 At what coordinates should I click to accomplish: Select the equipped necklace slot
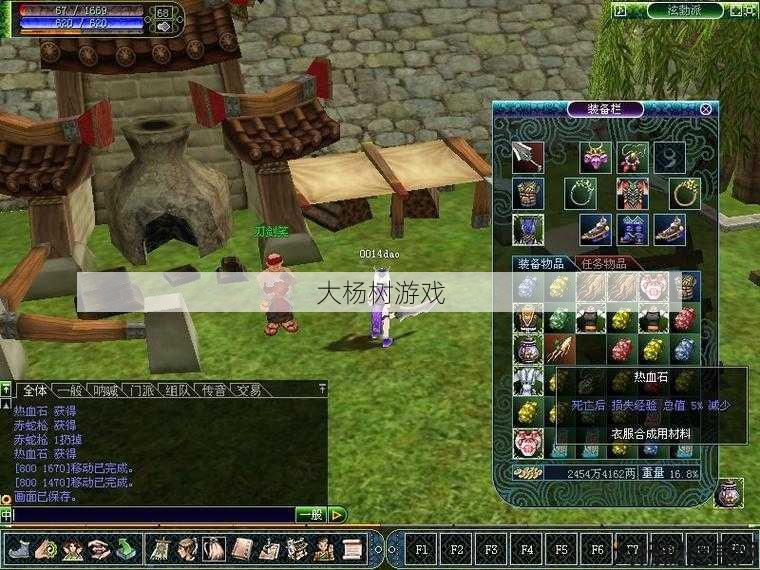tap(580, 193)
